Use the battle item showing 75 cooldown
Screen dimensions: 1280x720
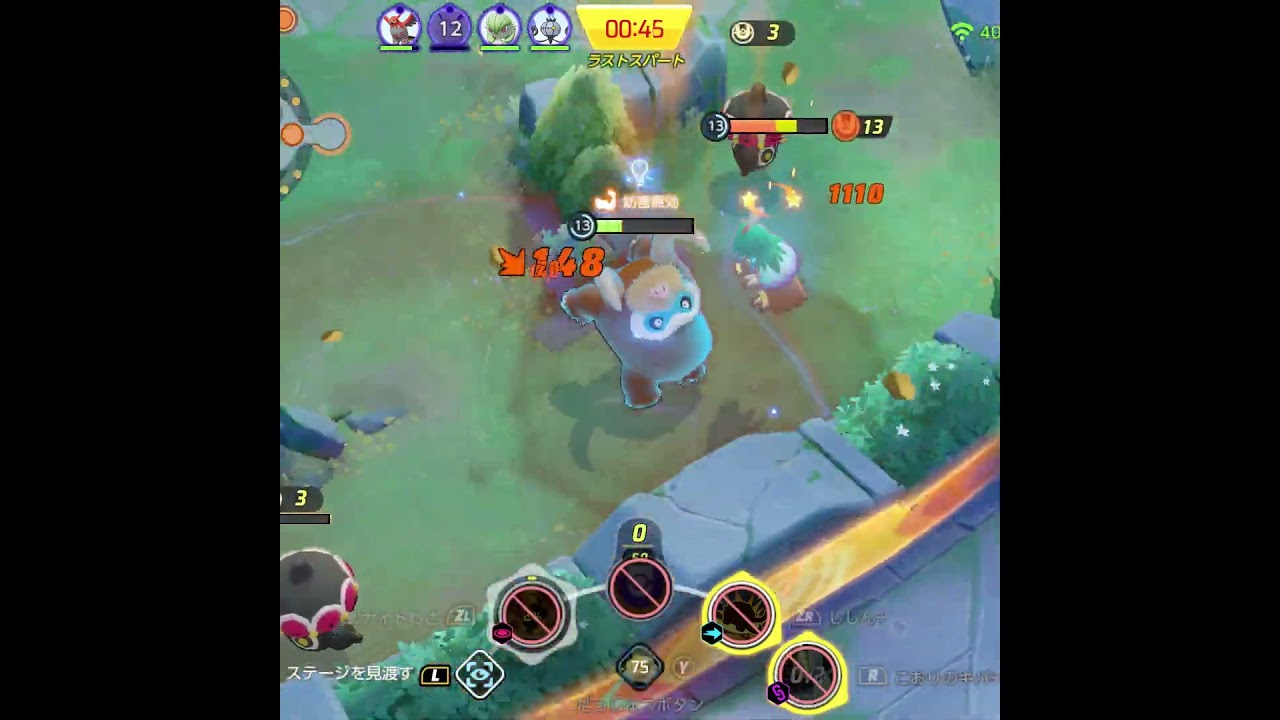click(640, 667)
